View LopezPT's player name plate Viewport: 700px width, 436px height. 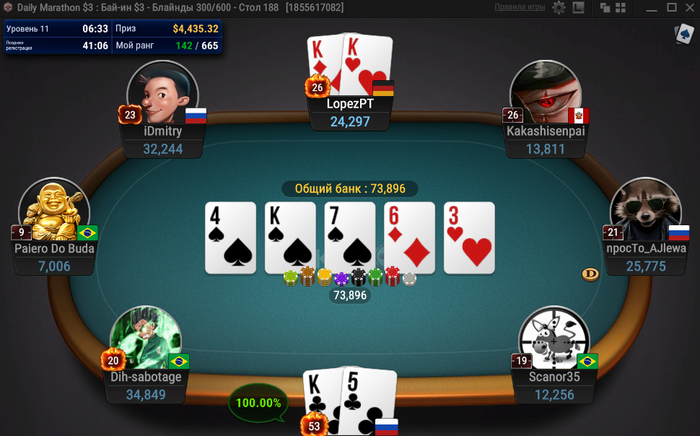[350, 112]
